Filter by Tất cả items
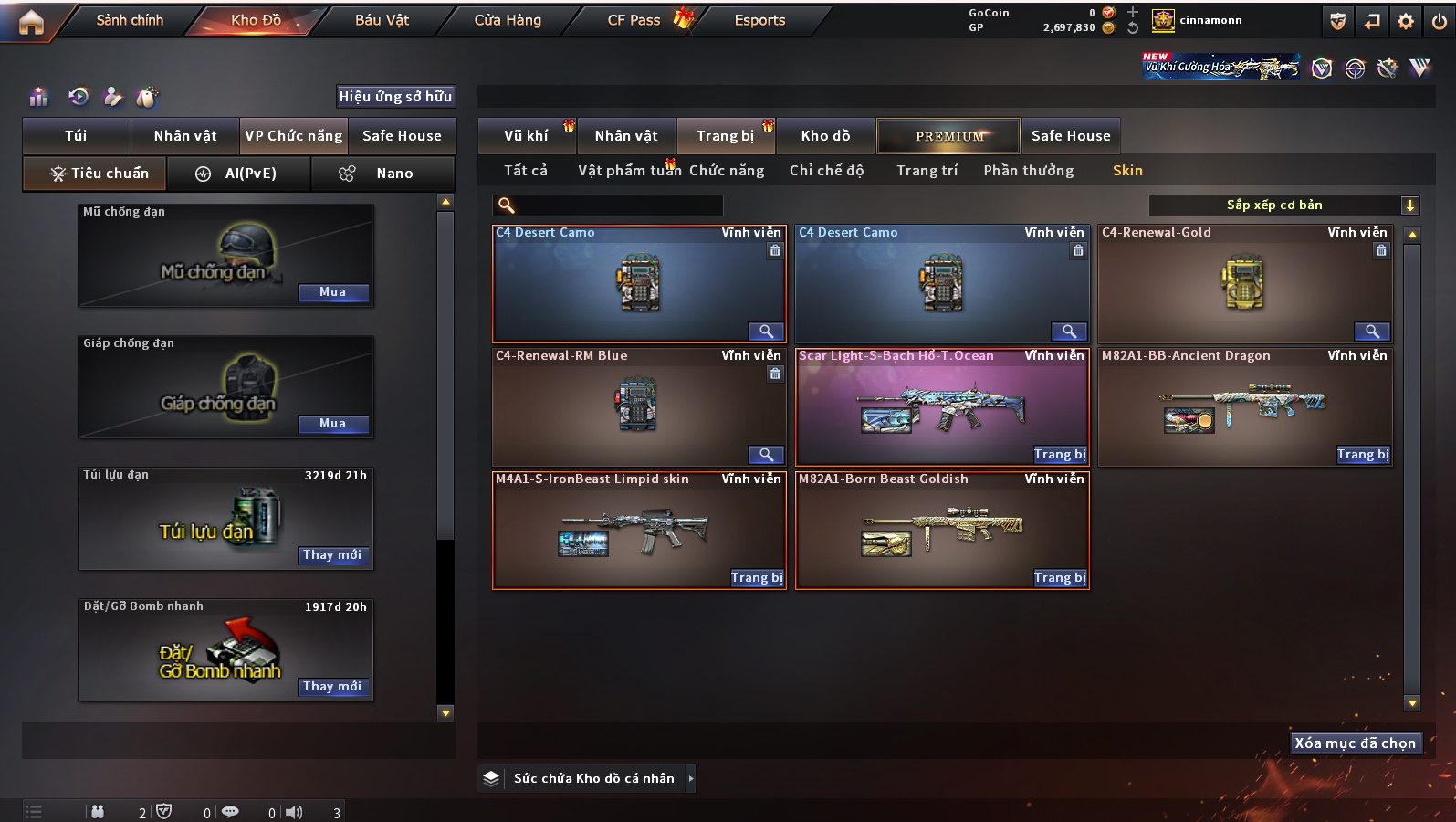Screen dimensions: 1456x822 click(x=526, y=171)
